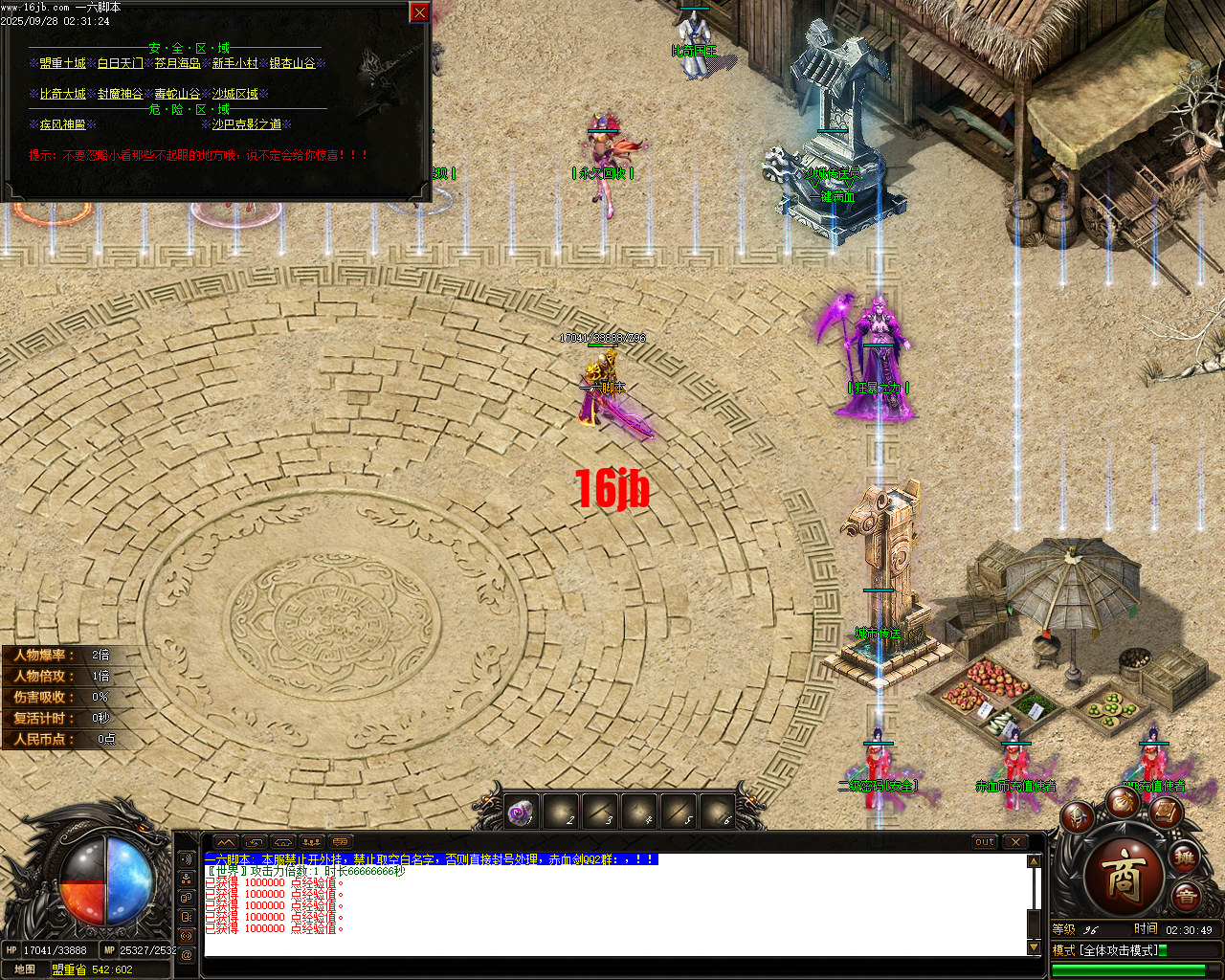Viewport: 1225px width, 980px height.
Task: Select the item in quick slot 1
Action: tap(522, 812)
